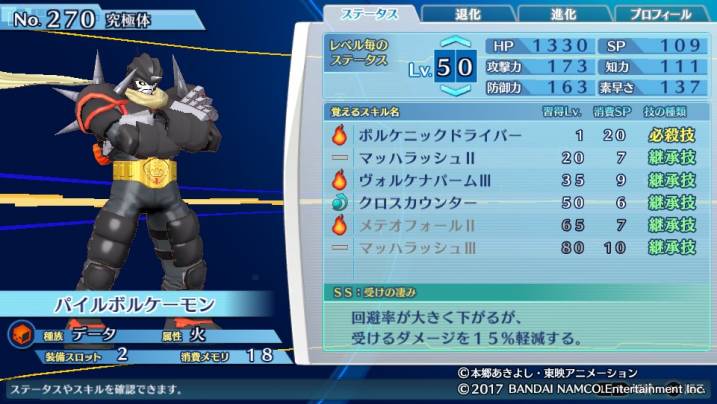Open the 進化 tab
Image resolution: width=717 pixels, height=404 pixels.
coord(561,14)
